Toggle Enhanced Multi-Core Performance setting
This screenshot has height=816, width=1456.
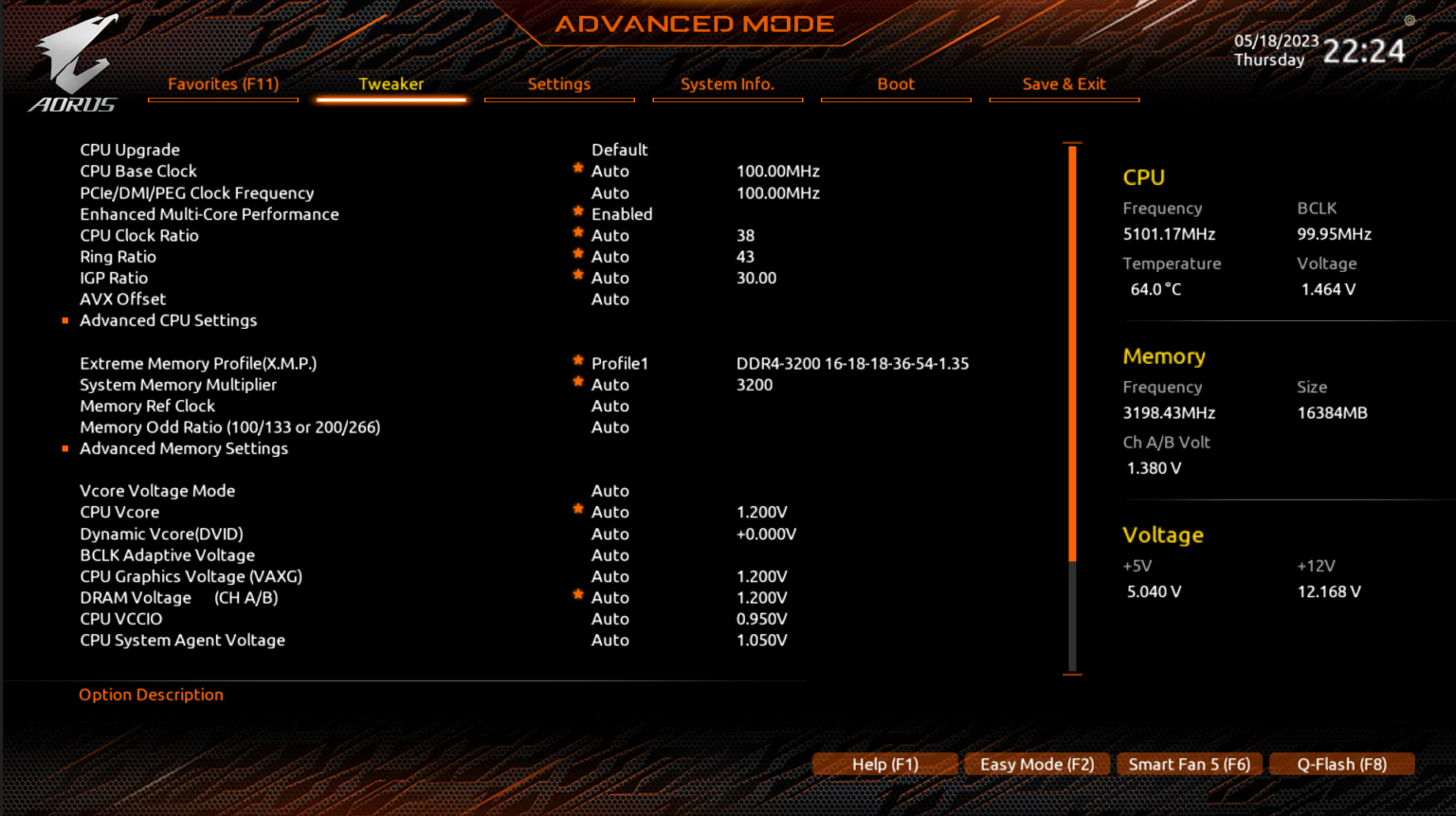point(622,214)
